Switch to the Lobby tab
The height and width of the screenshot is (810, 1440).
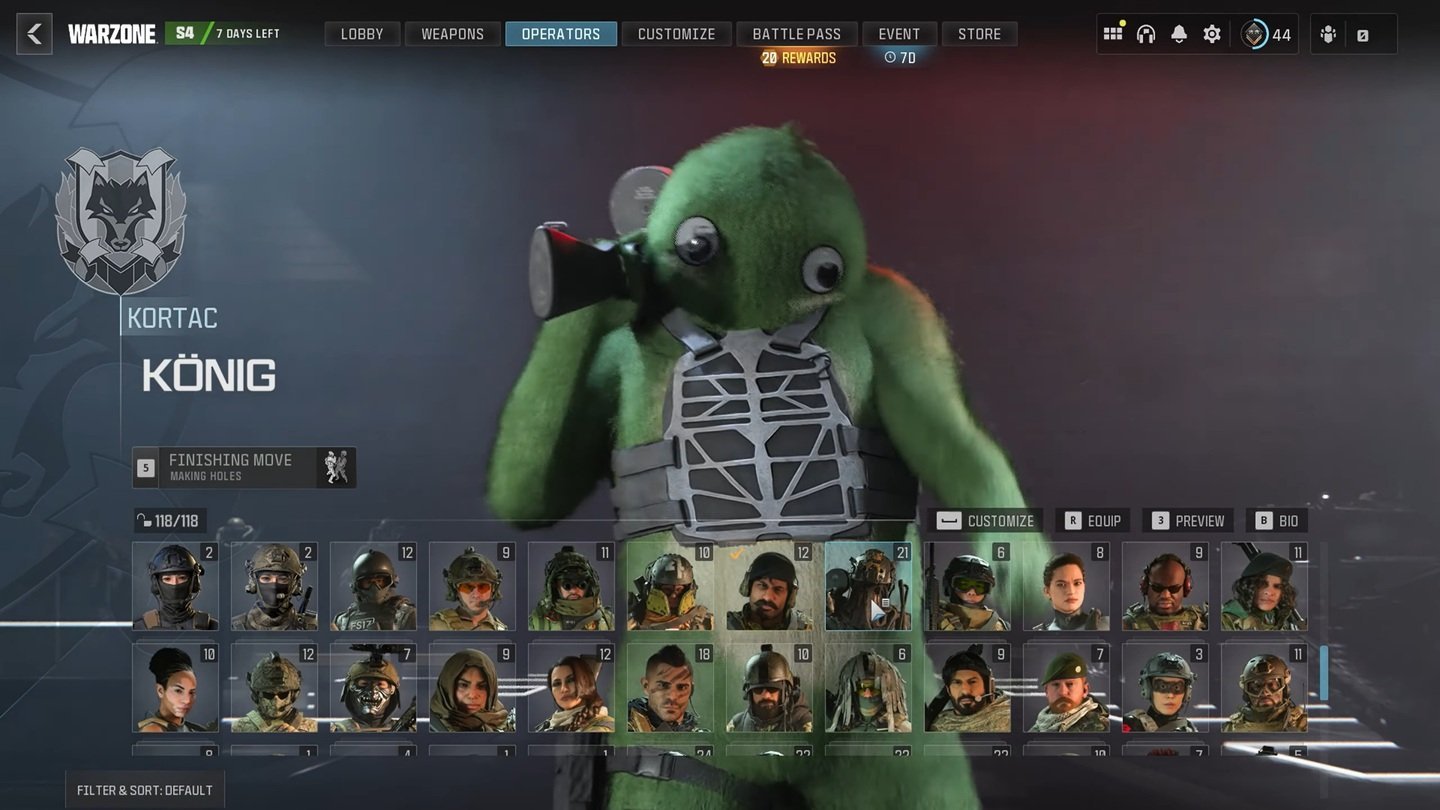tap(362, 34)
